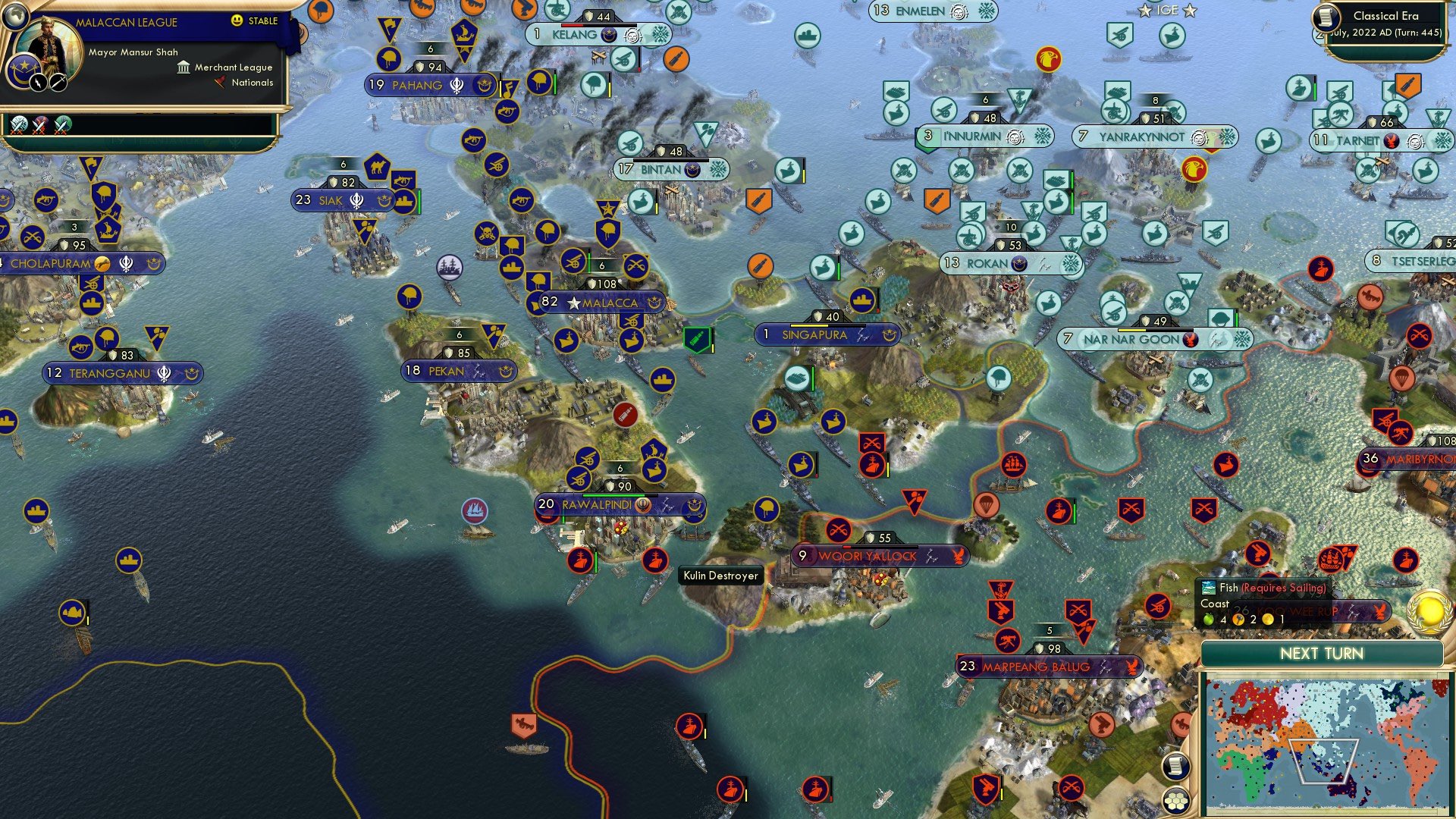Viewport: 1456px width, 819px height.
Task: Toggle strategic view with the honeycomb hex icon
Action: (x=1175, y=800)
